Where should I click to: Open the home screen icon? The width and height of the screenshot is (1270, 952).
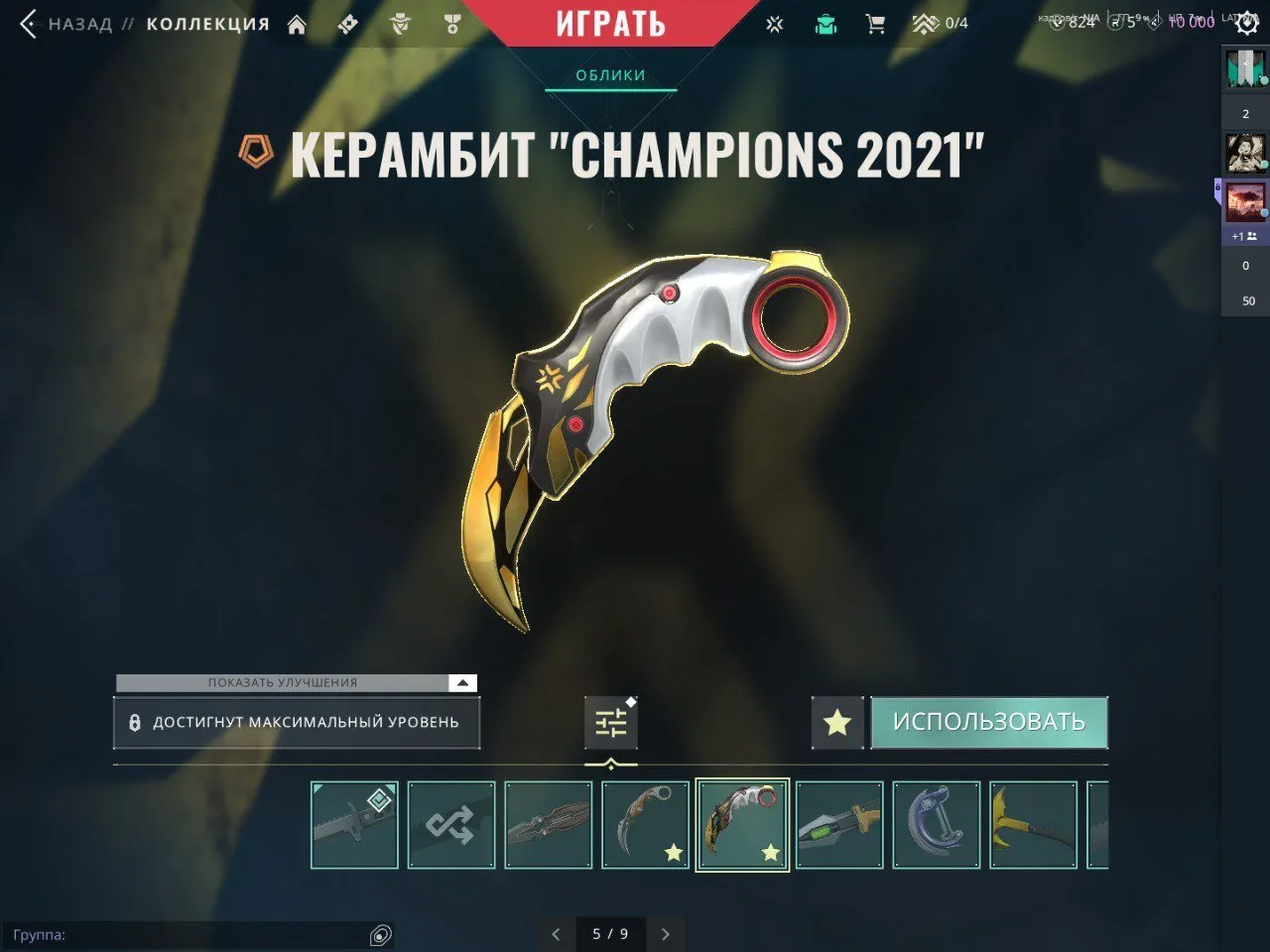(298, 23)
